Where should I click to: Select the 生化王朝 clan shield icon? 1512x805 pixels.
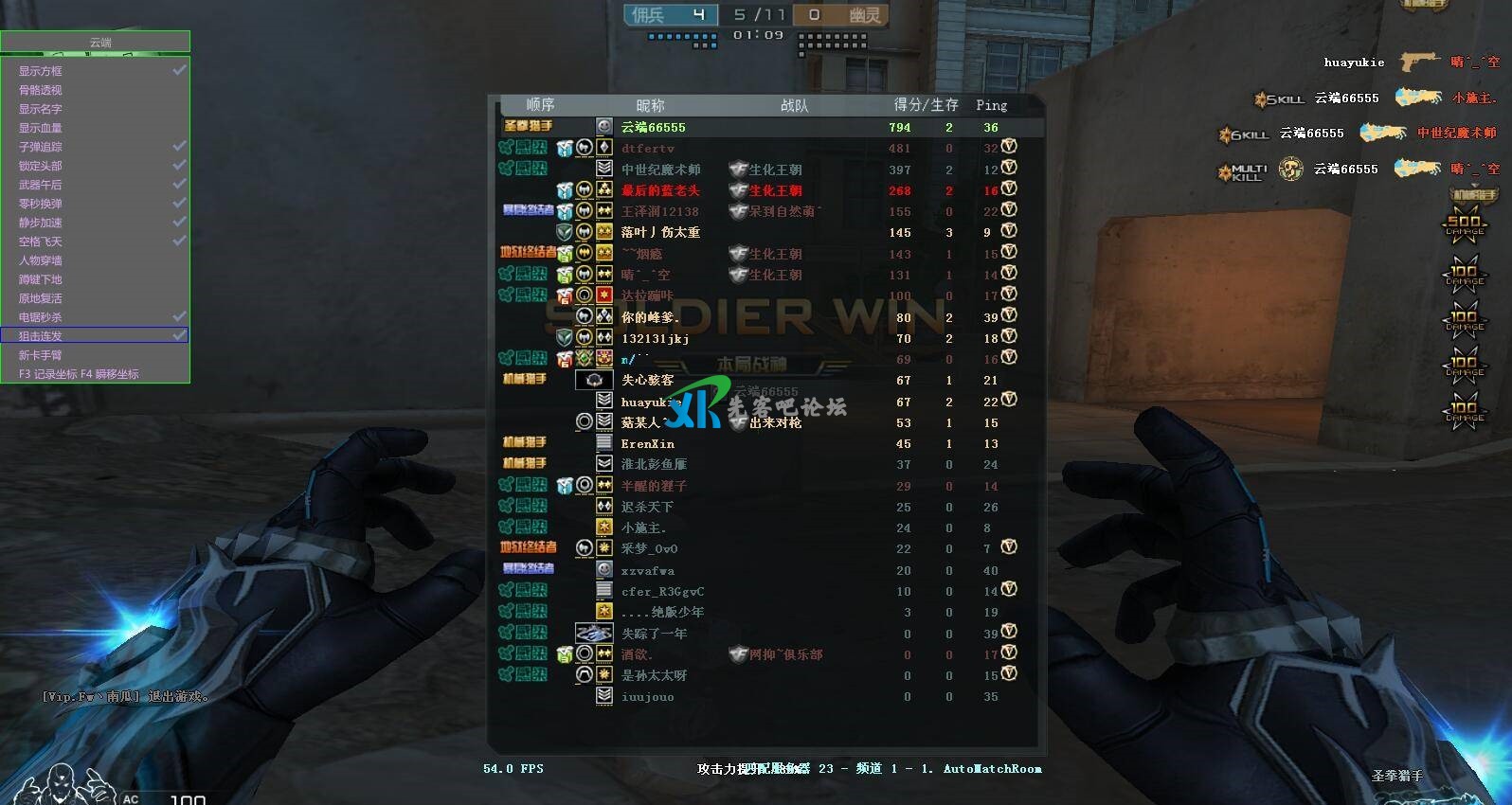coord(740,169)
